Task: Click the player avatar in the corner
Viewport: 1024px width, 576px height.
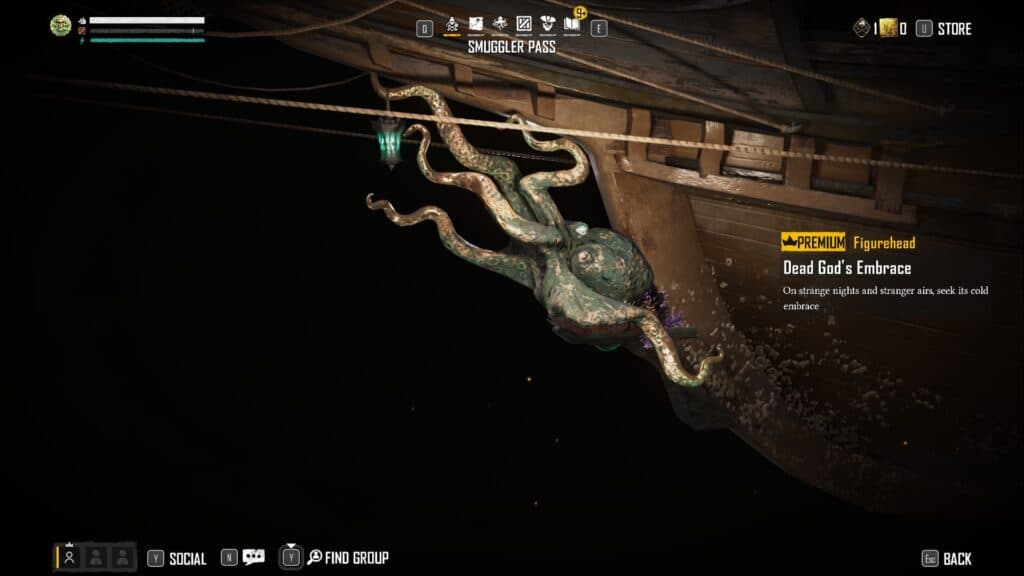Action: click(x=61, y=26)
